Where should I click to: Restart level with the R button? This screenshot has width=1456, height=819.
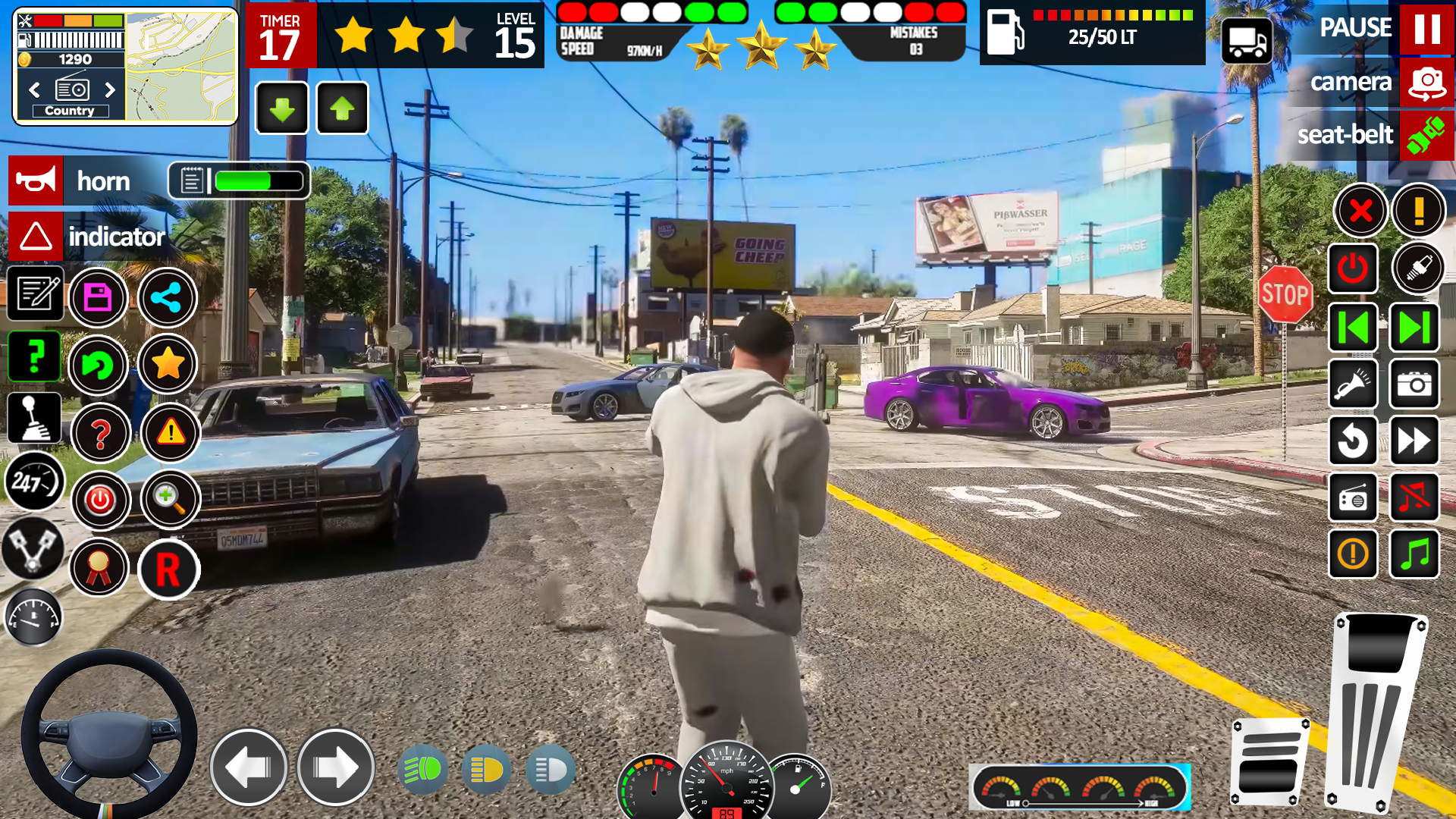(x=168, y=570)
